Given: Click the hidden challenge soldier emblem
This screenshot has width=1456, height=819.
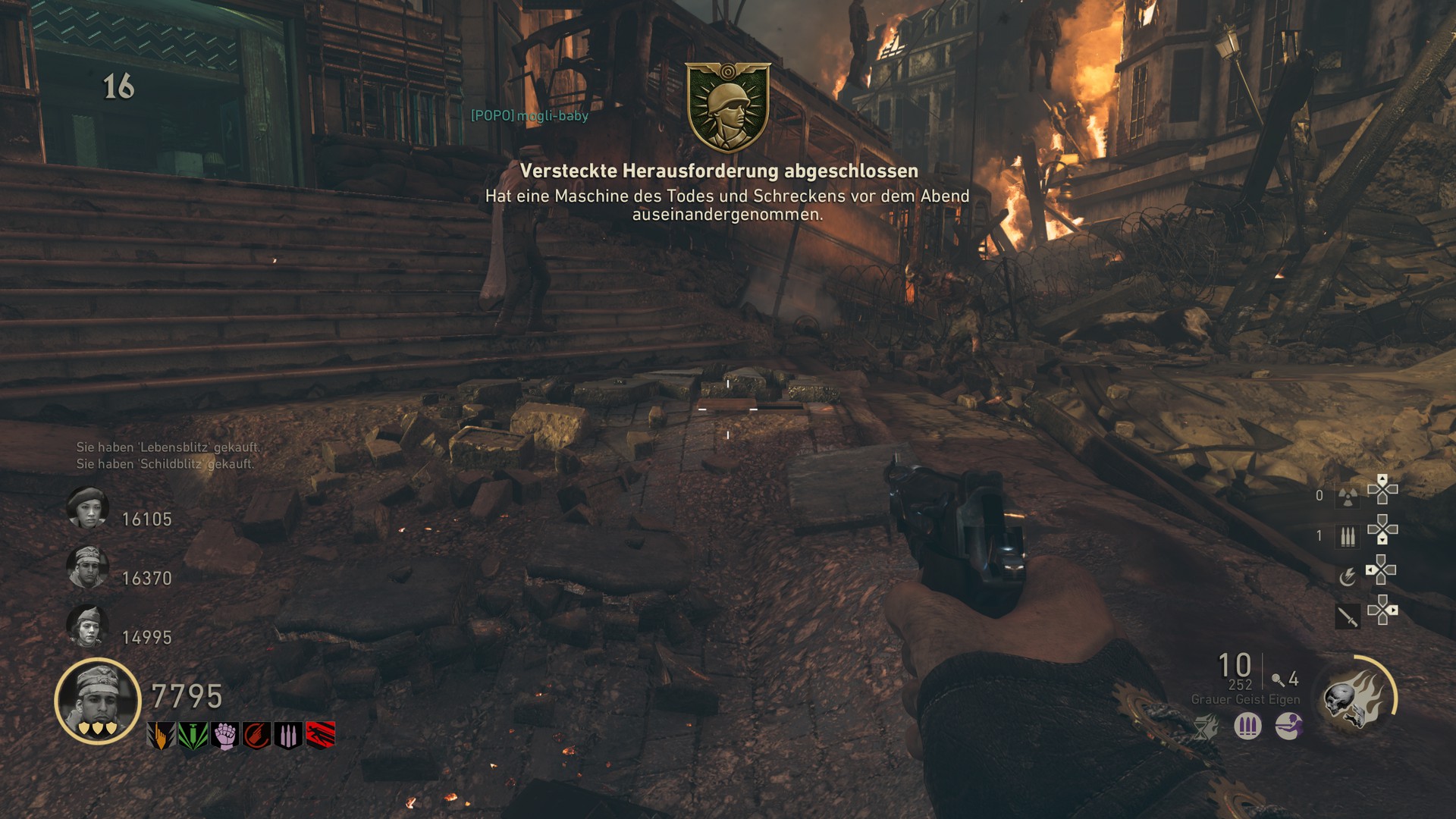Looking at the screenshot, I should click(x=728, y=108).
